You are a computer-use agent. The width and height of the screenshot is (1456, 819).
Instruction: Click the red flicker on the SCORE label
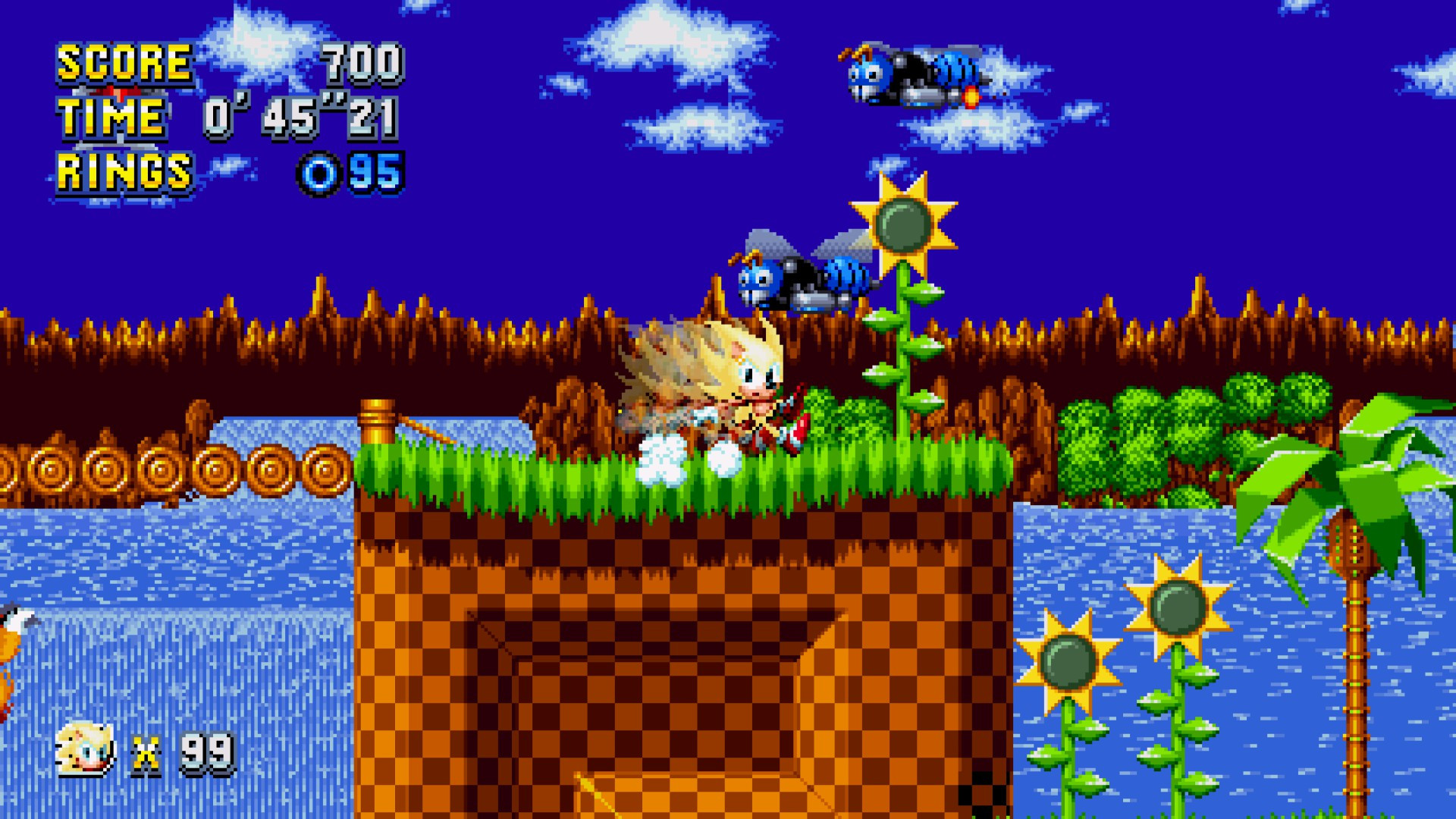tap(121, 93)
